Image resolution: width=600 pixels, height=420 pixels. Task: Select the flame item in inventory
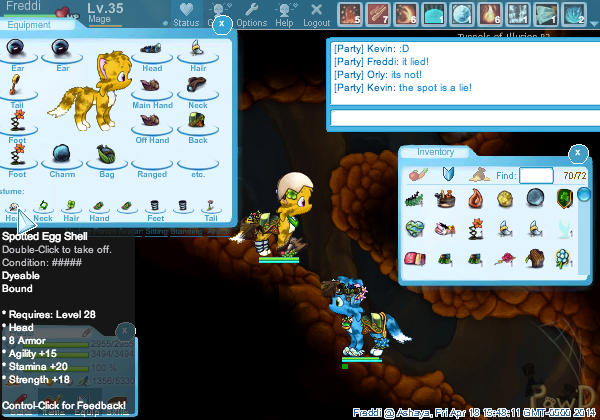pyautogui.click(x=477, y=199)
